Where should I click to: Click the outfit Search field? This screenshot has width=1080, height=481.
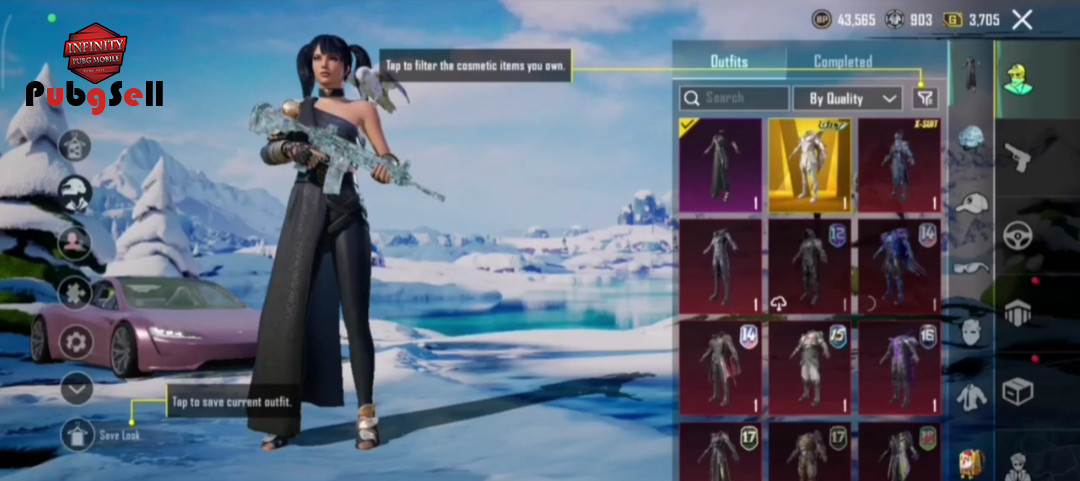[735, 98]
